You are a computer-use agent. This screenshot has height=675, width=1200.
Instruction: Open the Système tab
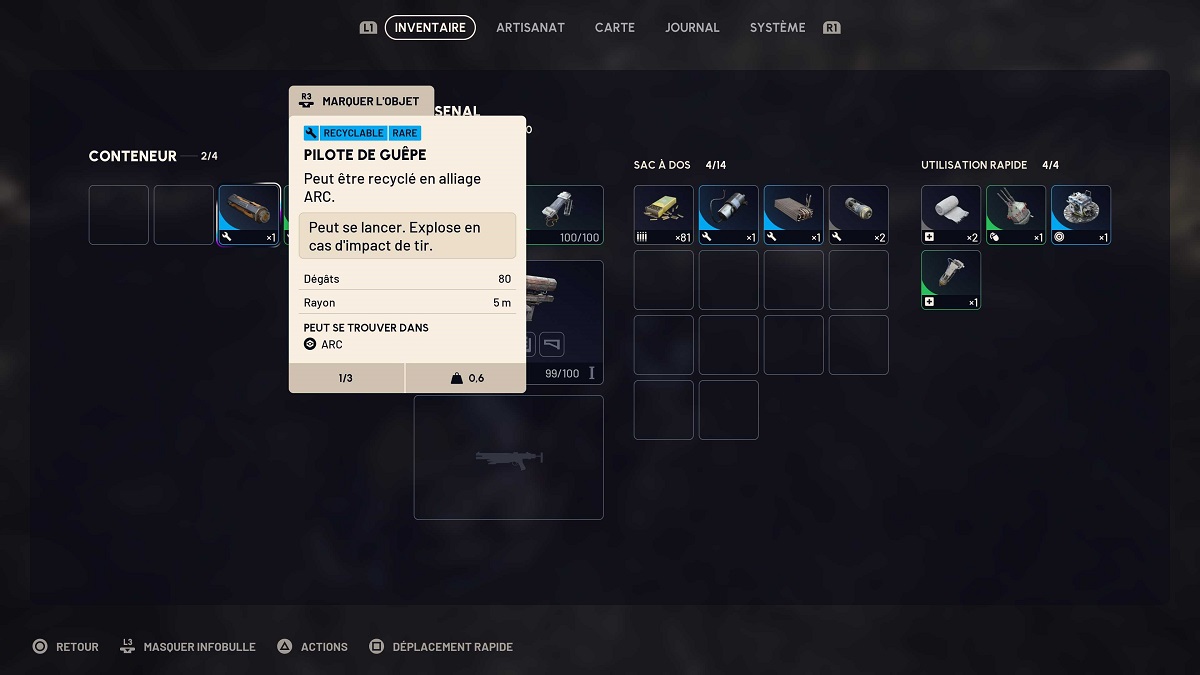click(777, 28)
